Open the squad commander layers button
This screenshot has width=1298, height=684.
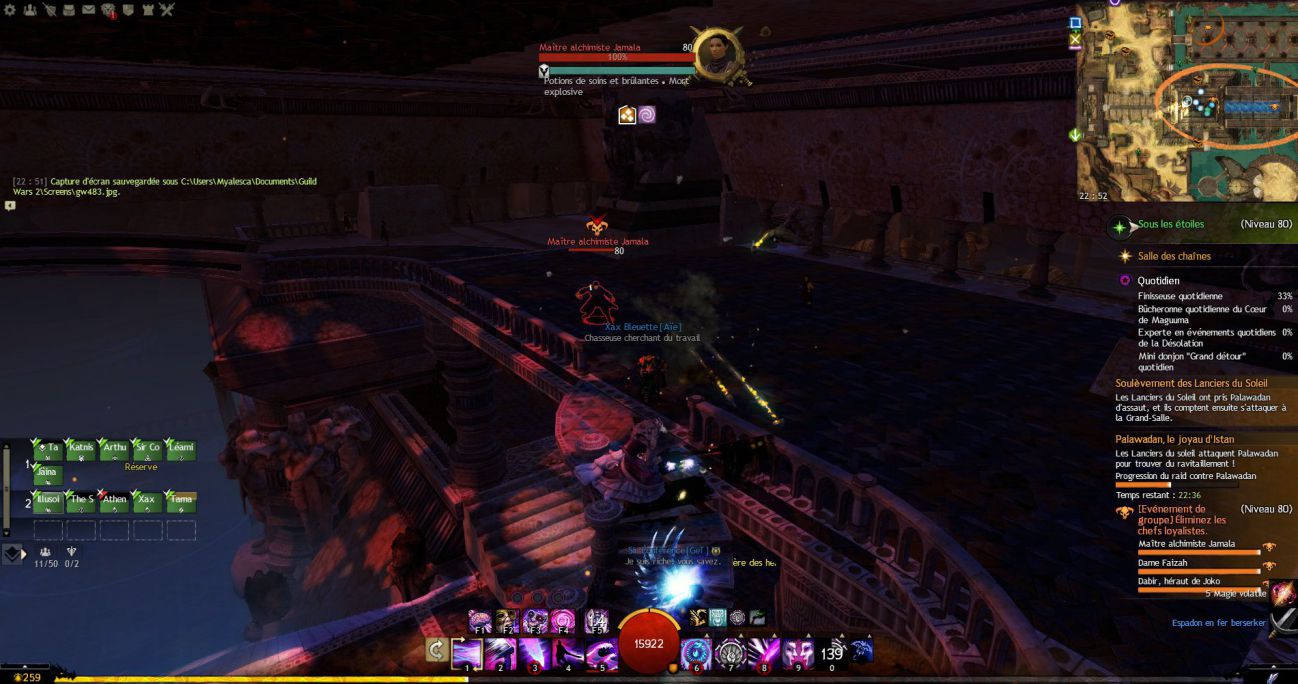tap(12, 553)
